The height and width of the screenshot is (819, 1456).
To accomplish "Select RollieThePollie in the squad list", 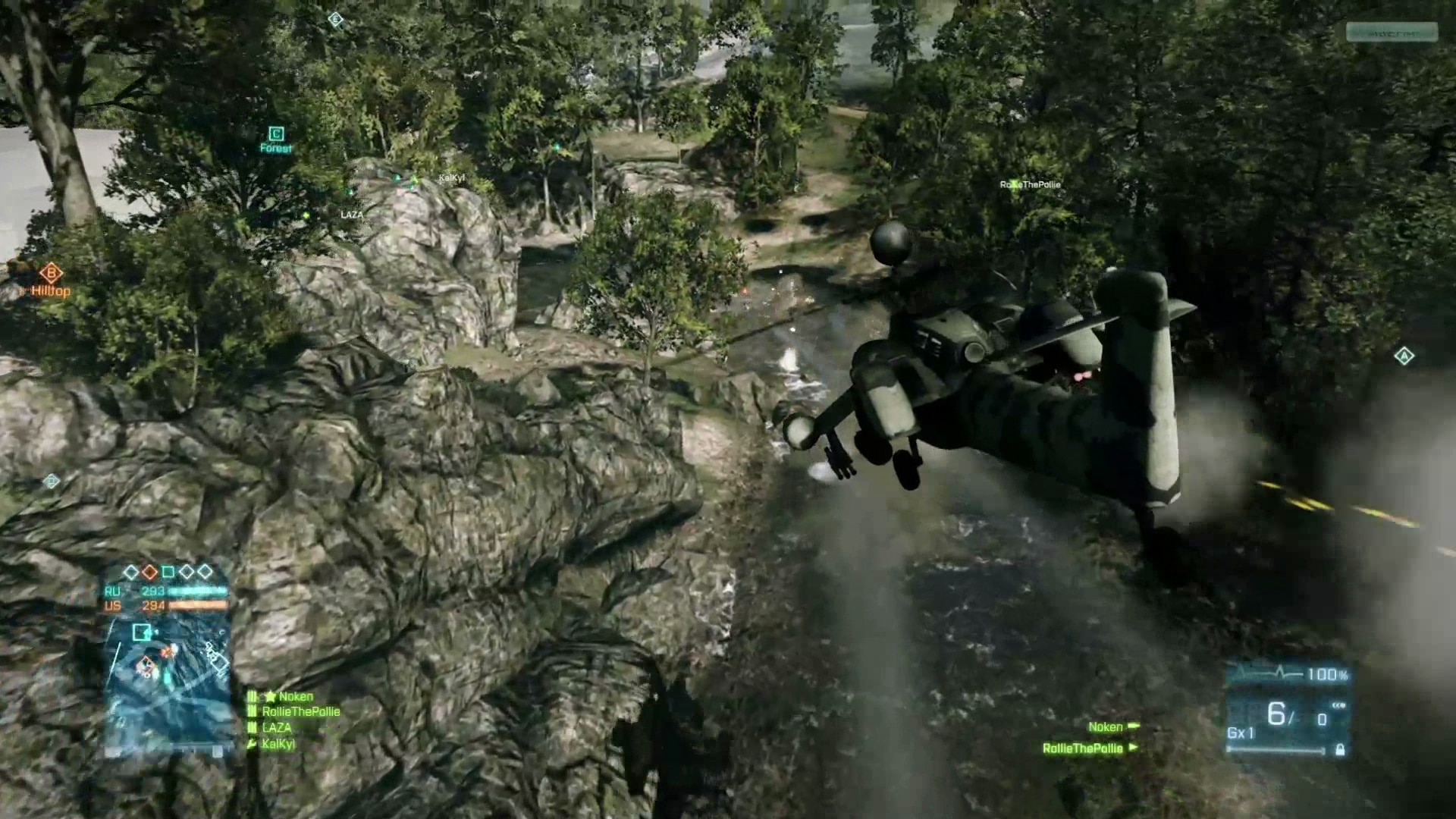I will 300,711.
